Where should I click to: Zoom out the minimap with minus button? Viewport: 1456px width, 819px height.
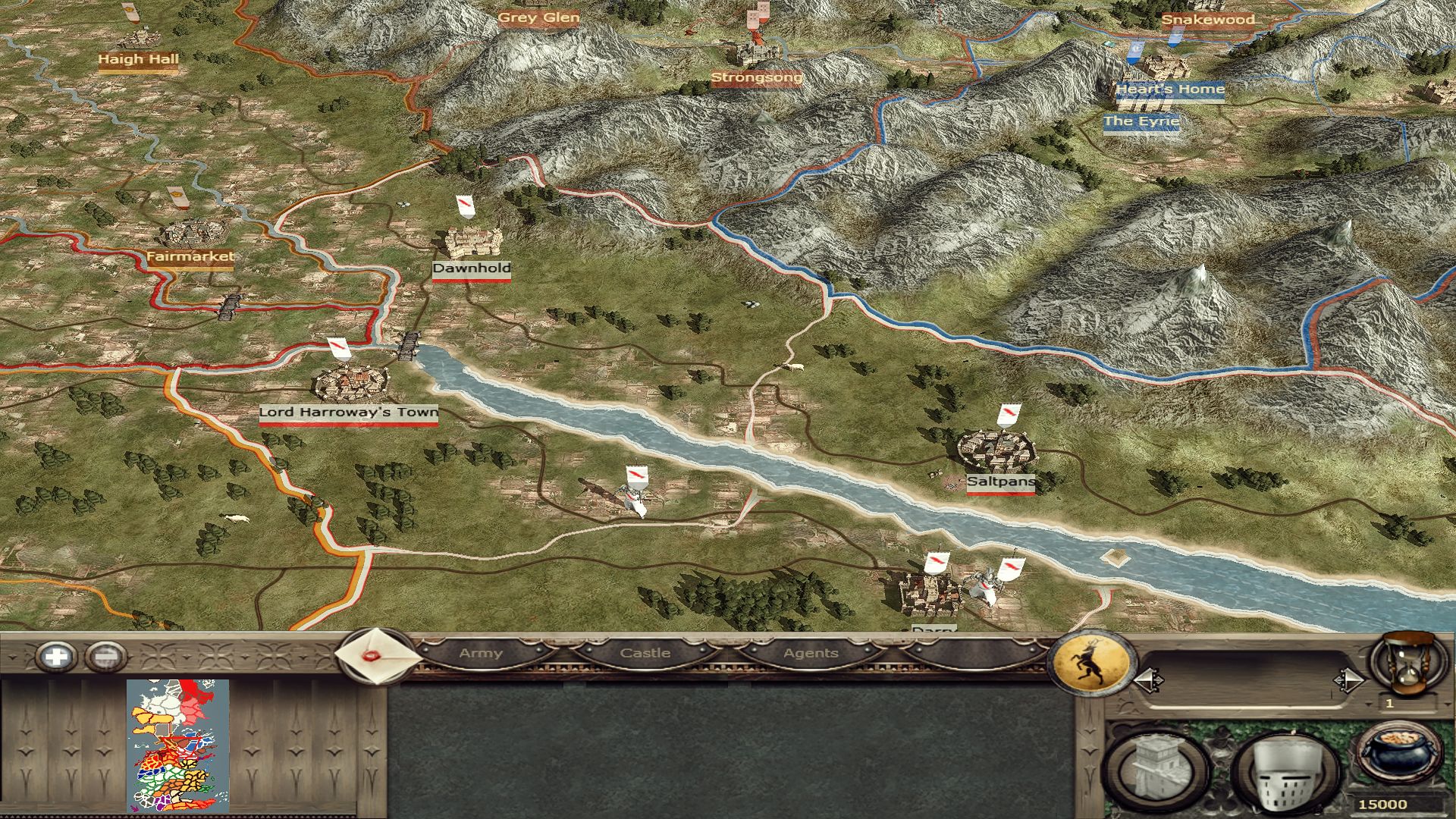[105, 657]
